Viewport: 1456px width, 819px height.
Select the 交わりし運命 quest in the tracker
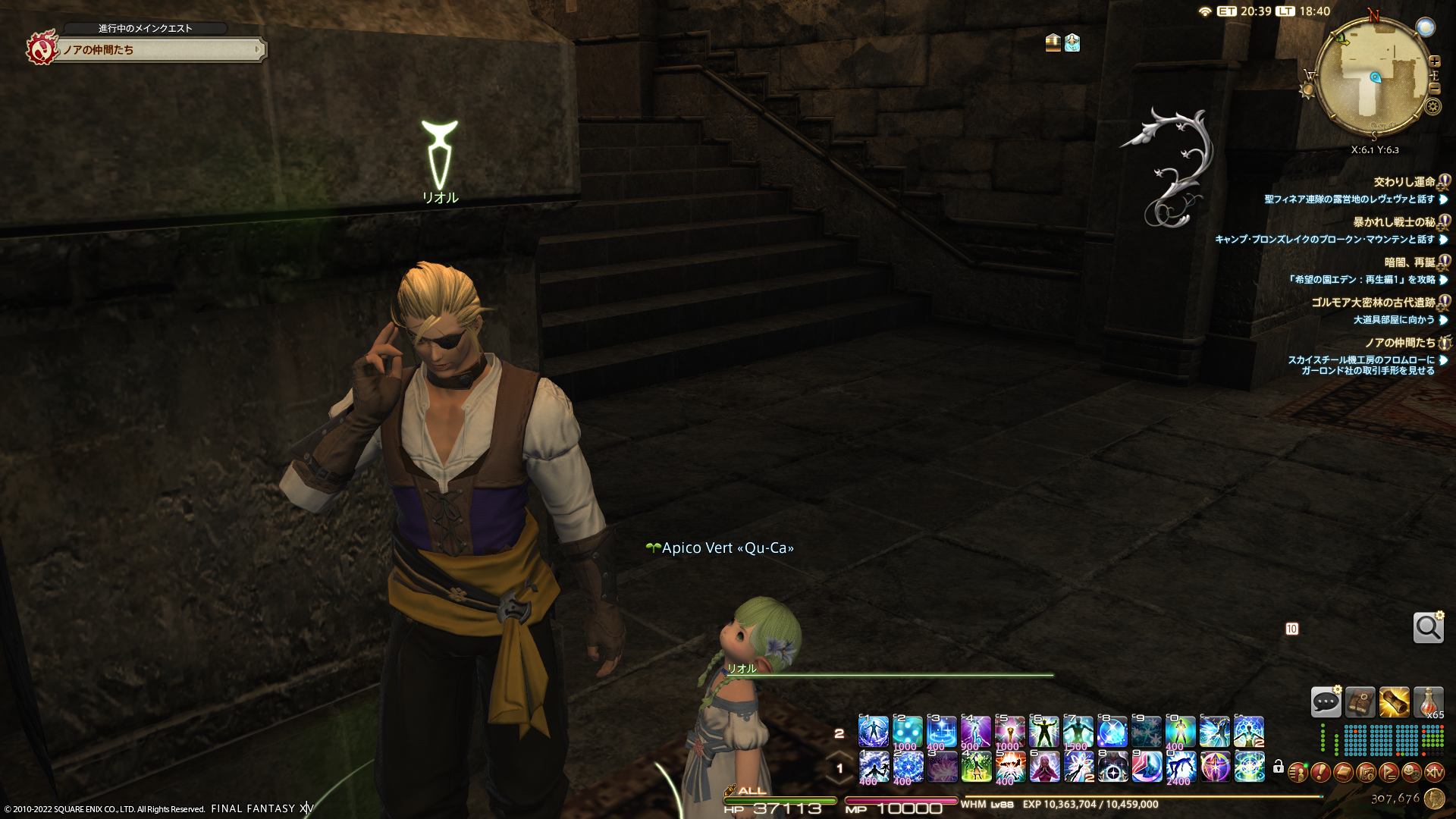coord(1404,182)
